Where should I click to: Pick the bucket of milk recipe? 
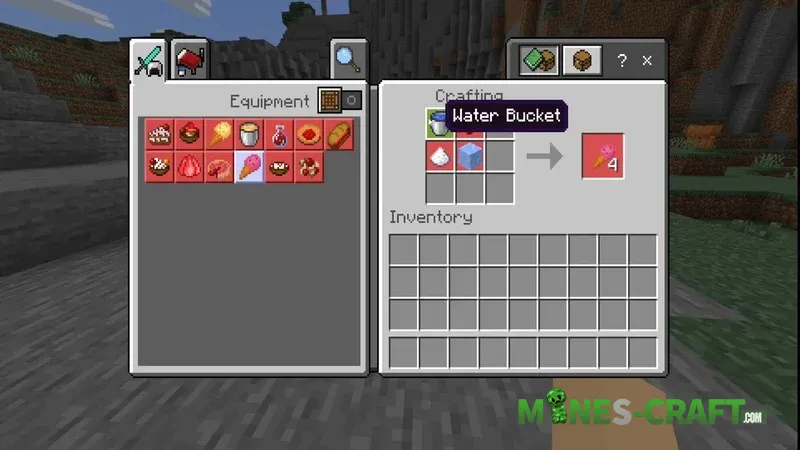[250, 135]
